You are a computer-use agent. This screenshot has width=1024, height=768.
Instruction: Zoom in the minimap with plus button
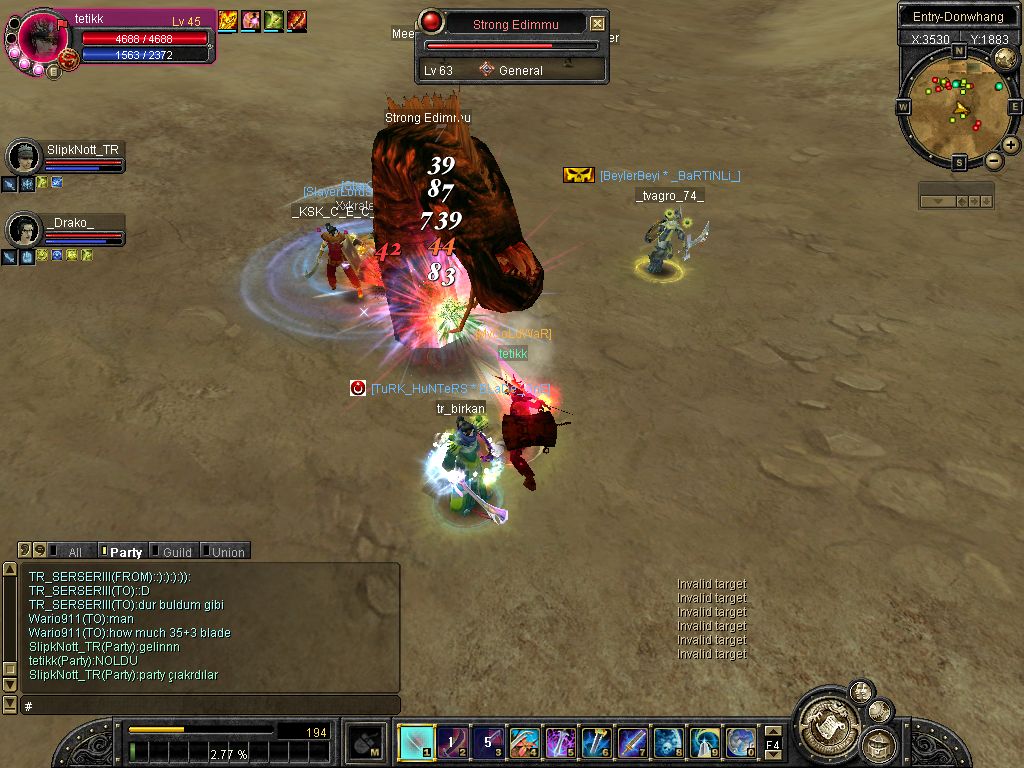coord(1011,145)
